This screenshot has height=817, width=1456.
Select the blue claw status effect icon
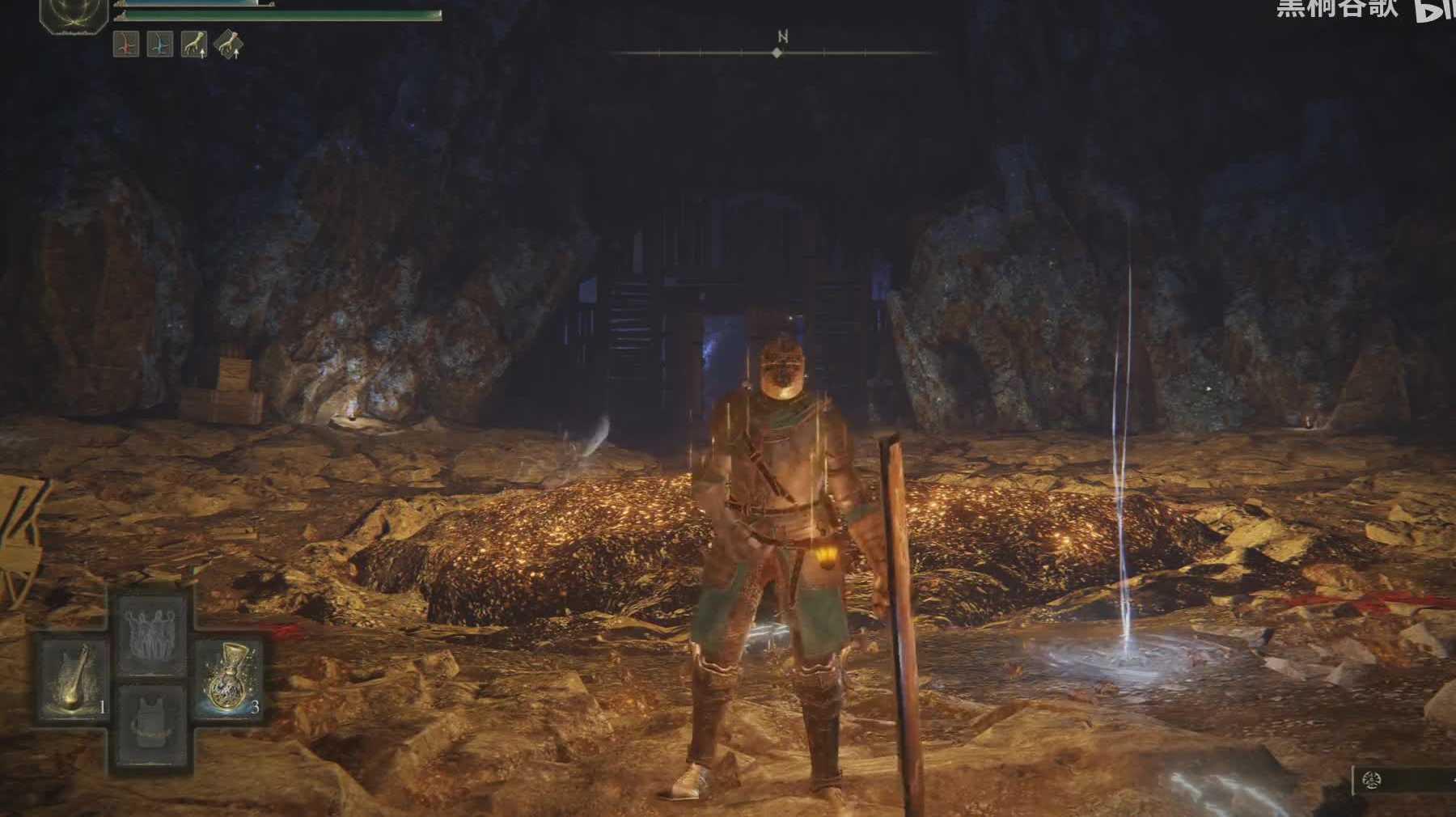pyautogui.click(x=159, y=44)
